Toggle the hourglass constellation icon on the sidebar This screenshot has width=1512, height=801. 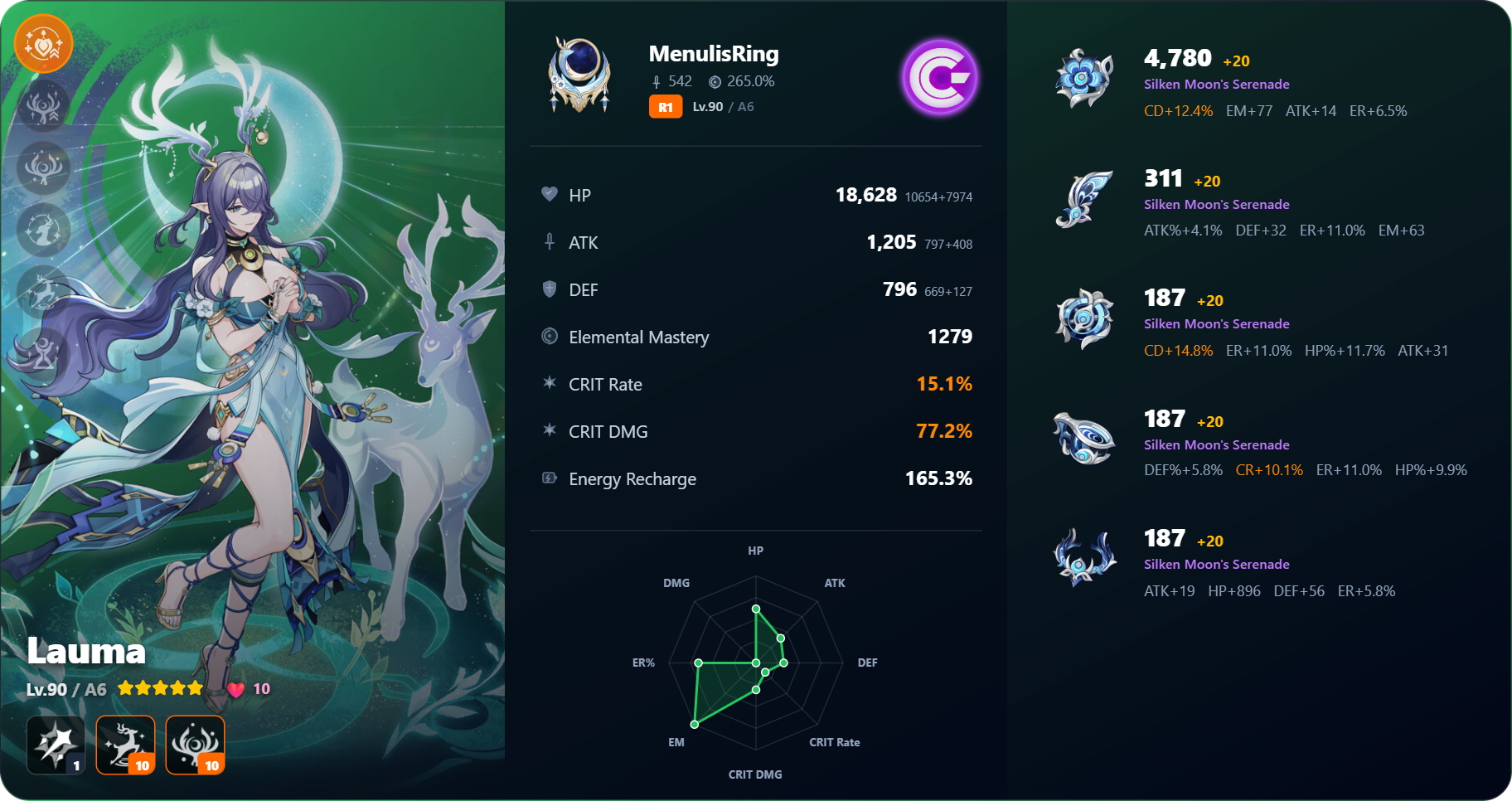click(43, 352)
